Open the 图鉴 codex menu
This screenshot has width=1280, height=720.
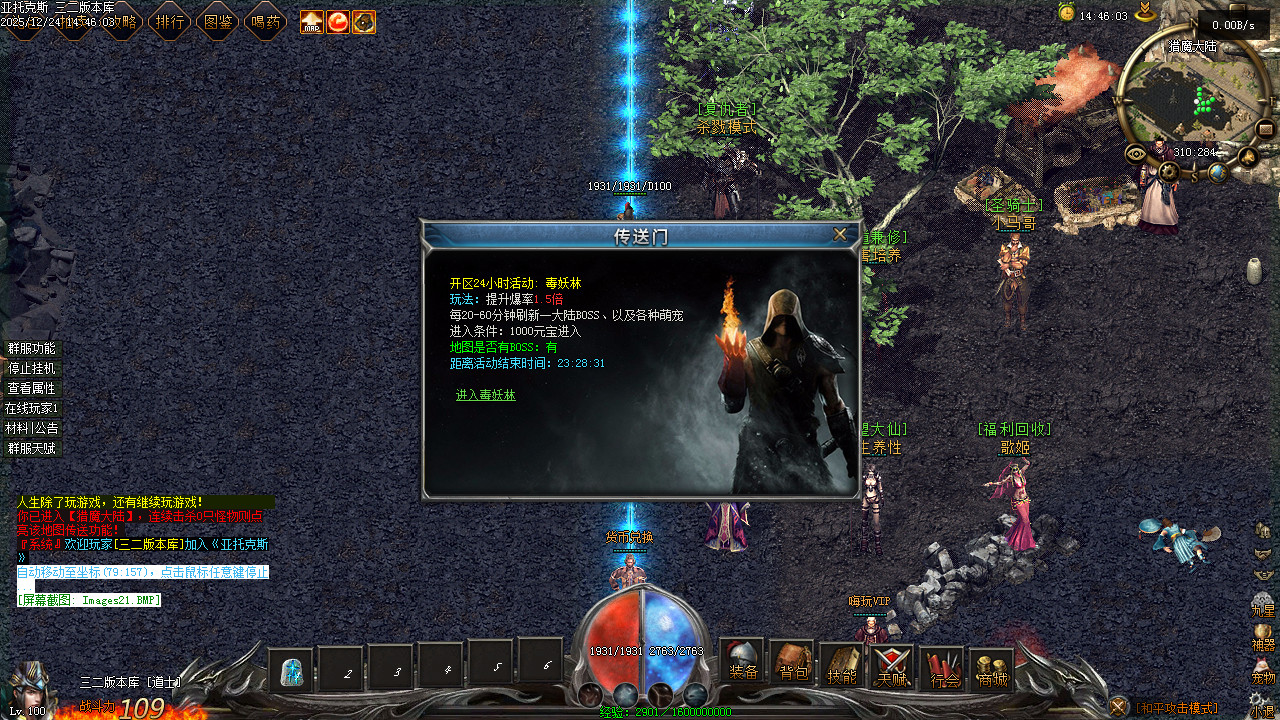tap(217, 21)
